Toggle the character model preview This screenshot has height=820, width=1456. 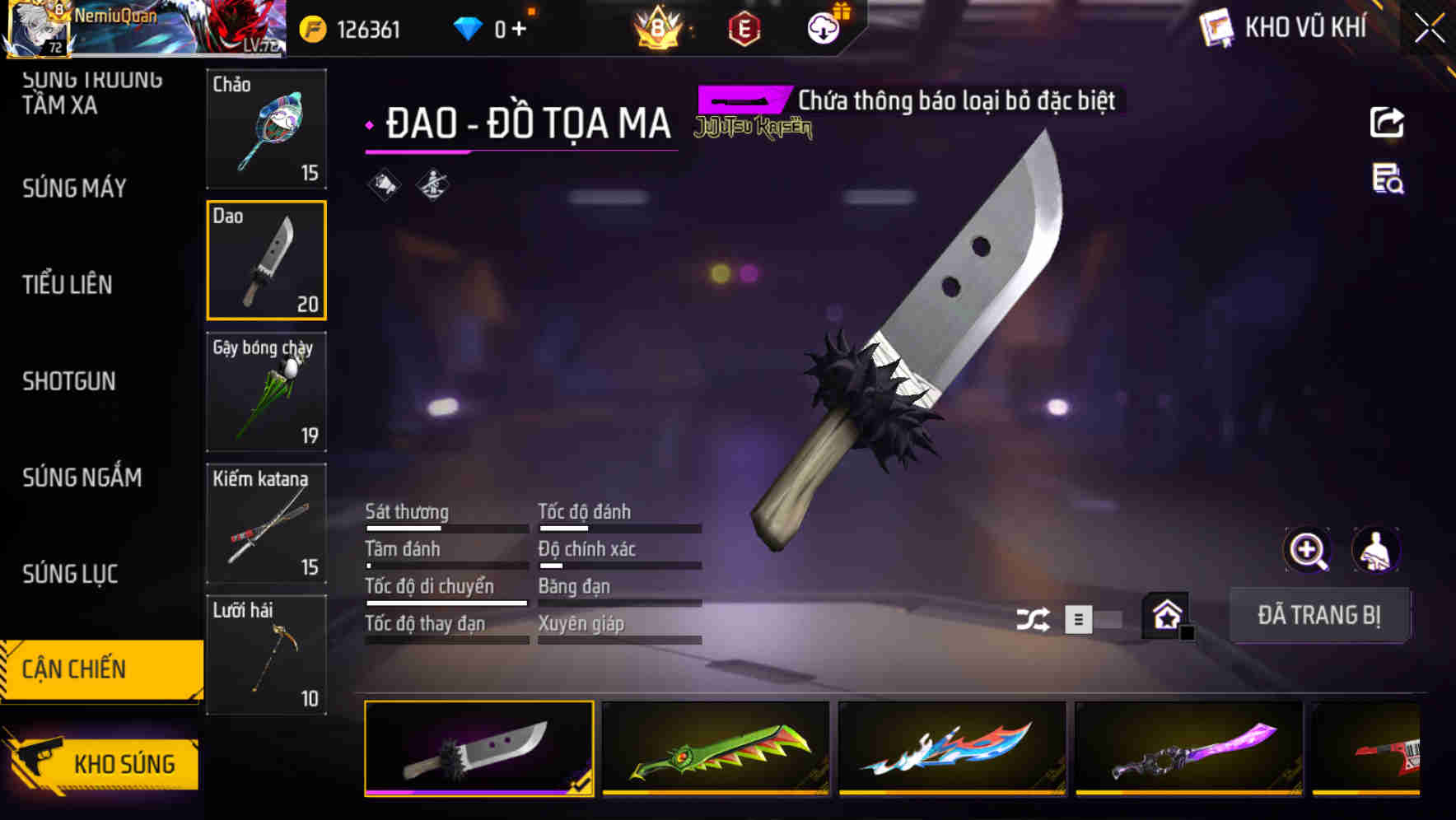pos(1377,550)
